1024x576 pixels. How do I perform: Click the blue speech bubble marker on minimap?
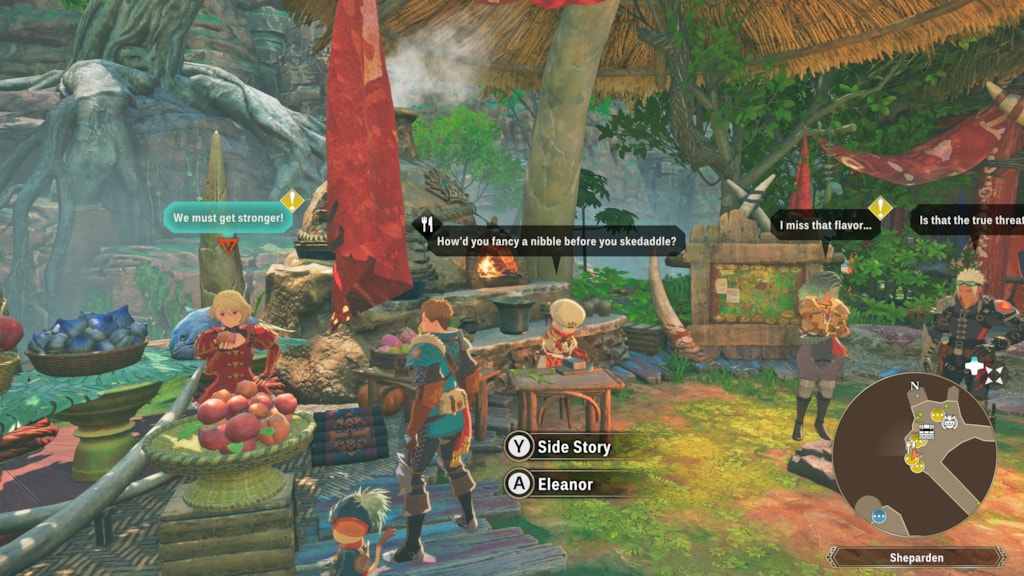pos(879,517)
